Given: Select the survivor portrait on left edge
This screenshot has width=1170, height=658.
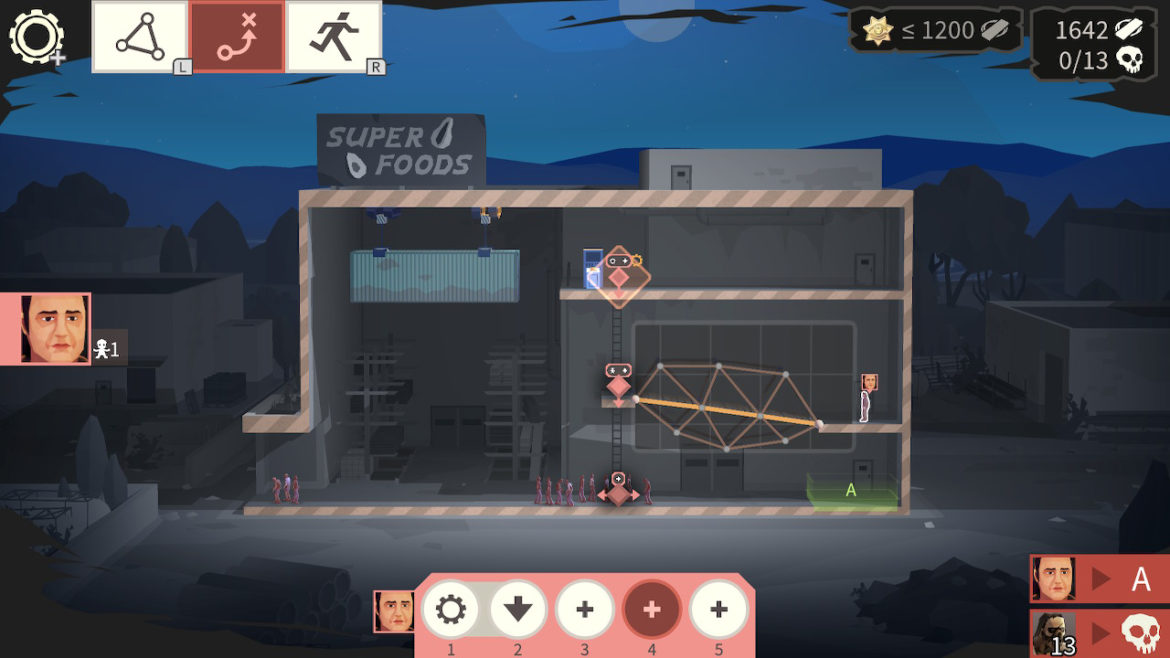Looking at the screenshot, I should click(56, 328).
